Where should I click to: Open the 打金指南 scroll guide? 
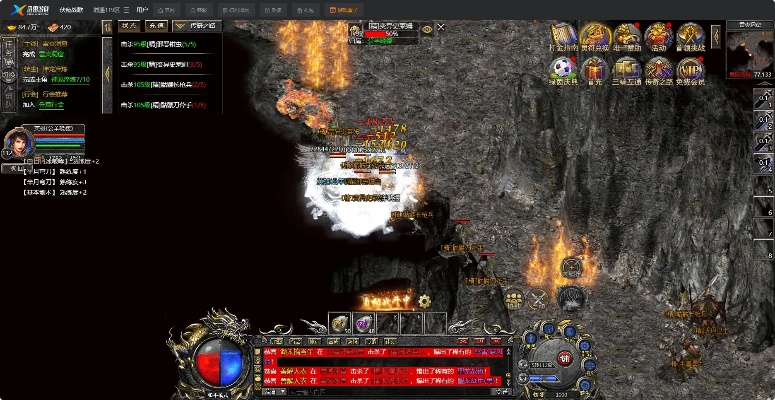click(x=561, y=37)
